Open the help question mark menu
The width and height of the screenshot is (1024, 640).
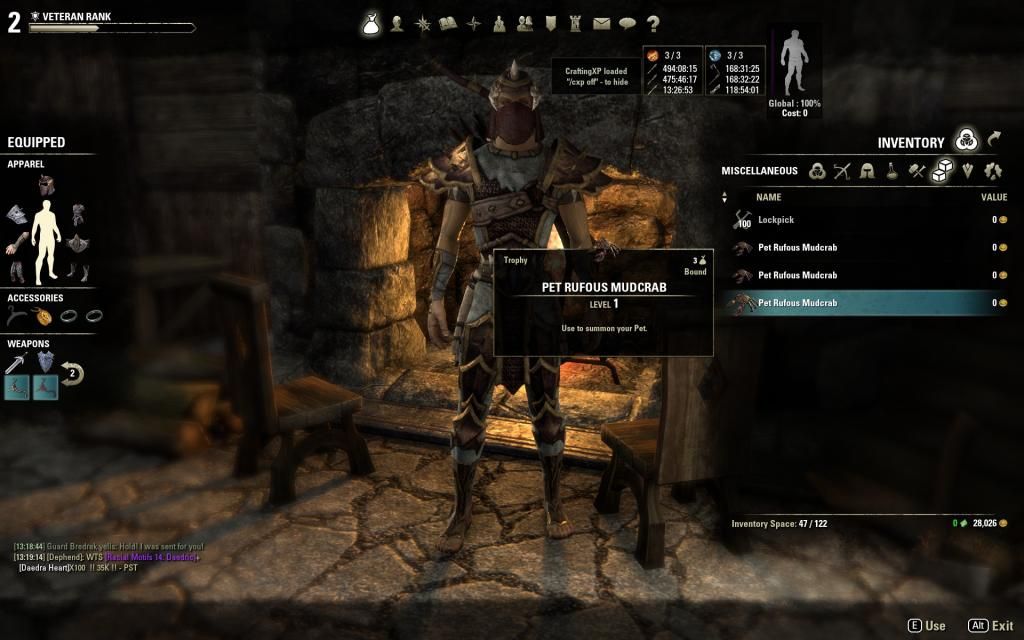click(653, 24)
